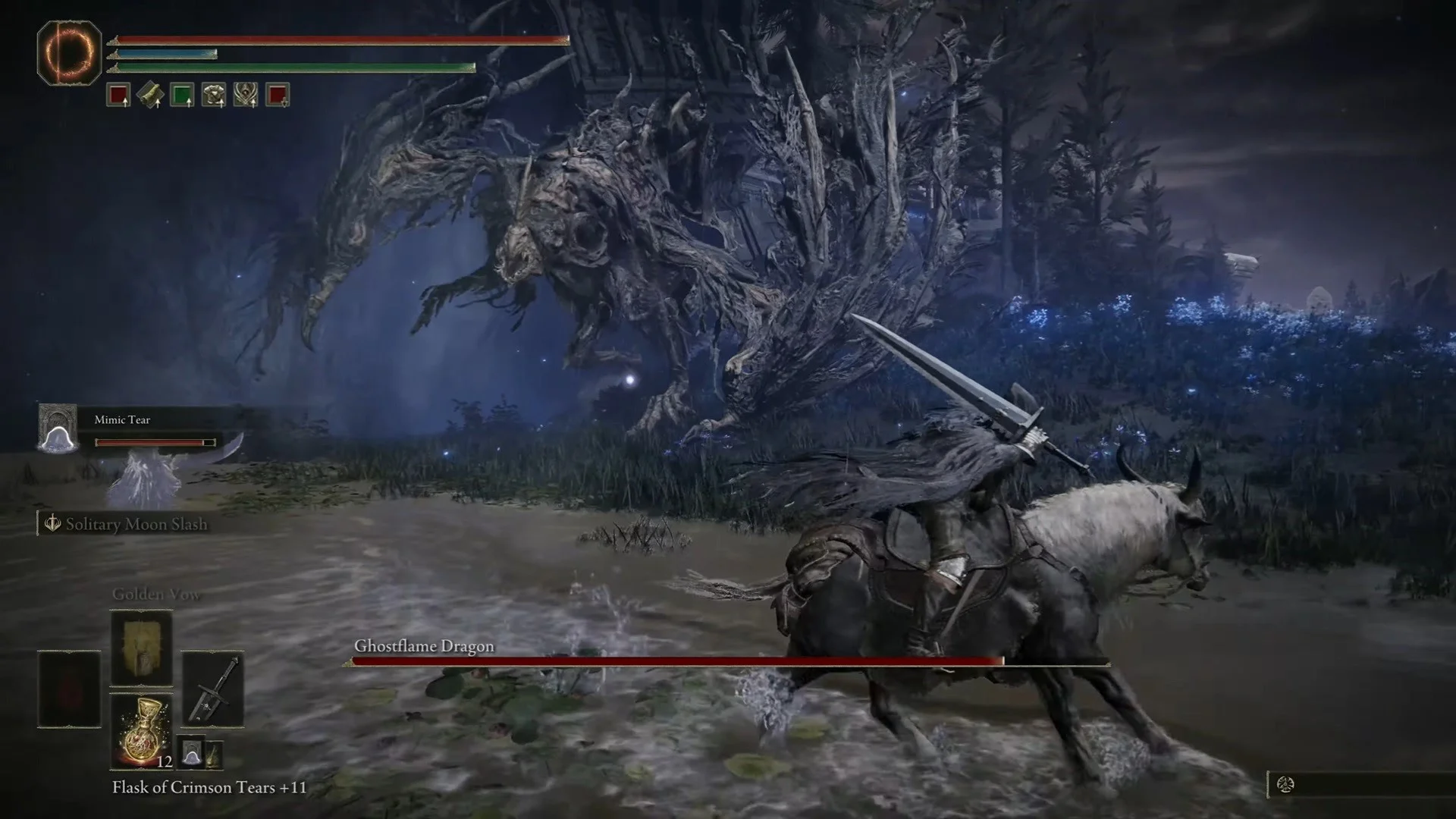
Task: Inspect the chest armor defense buff icon
Action: click(x=214, y=95)
